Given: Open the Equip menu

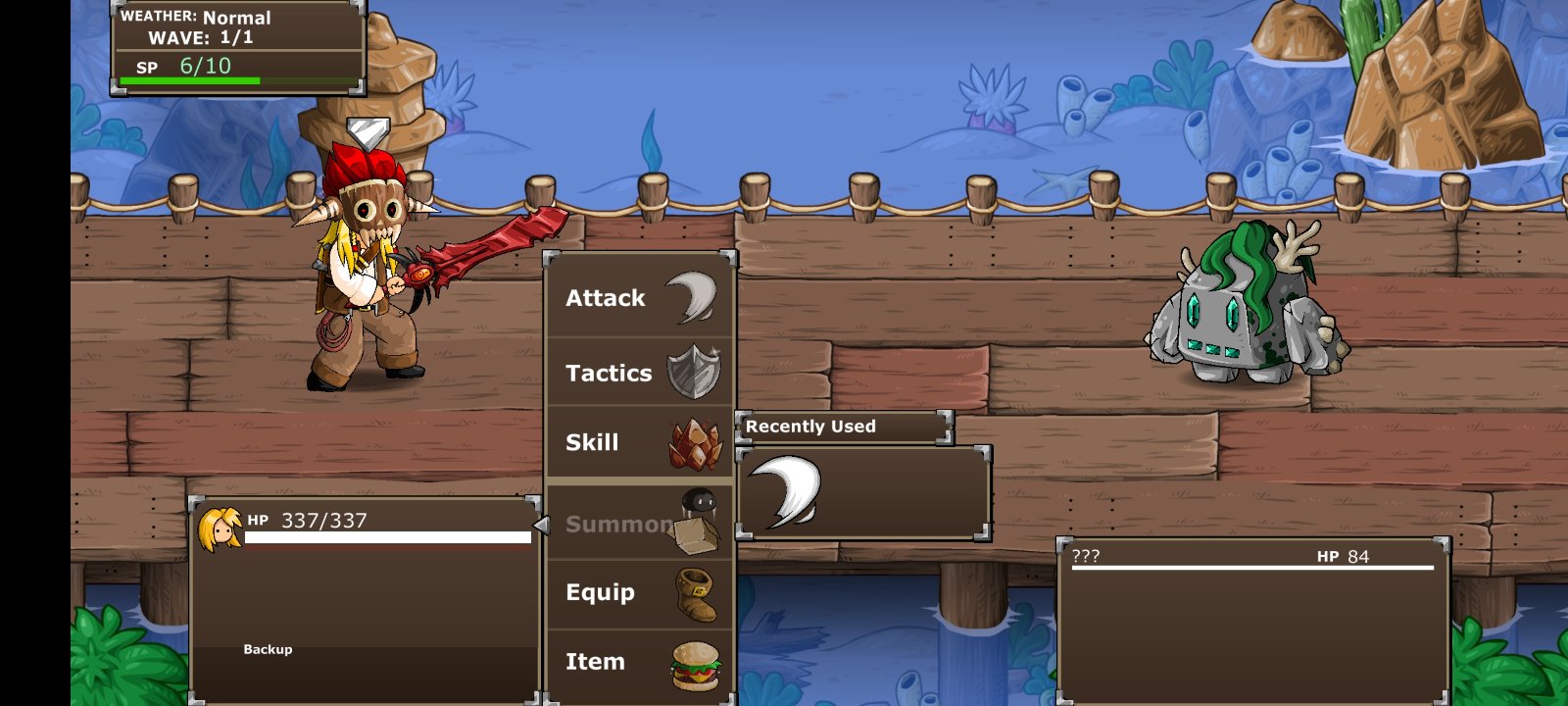Looking at the screenshot, I should coord(640,592).
